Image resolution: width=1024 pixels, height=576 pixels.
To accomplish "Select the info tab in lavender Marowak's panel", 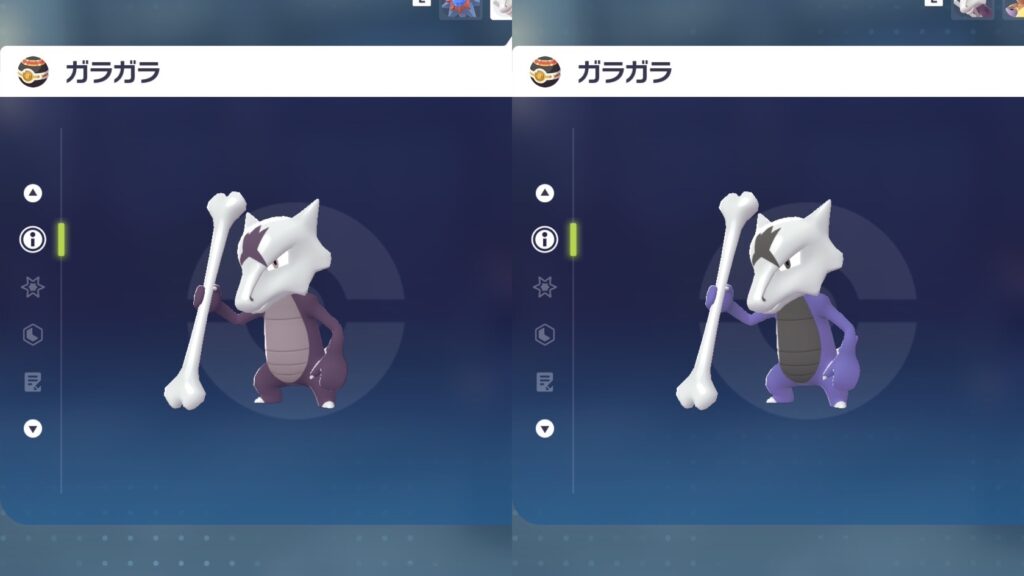I will 545,239.
